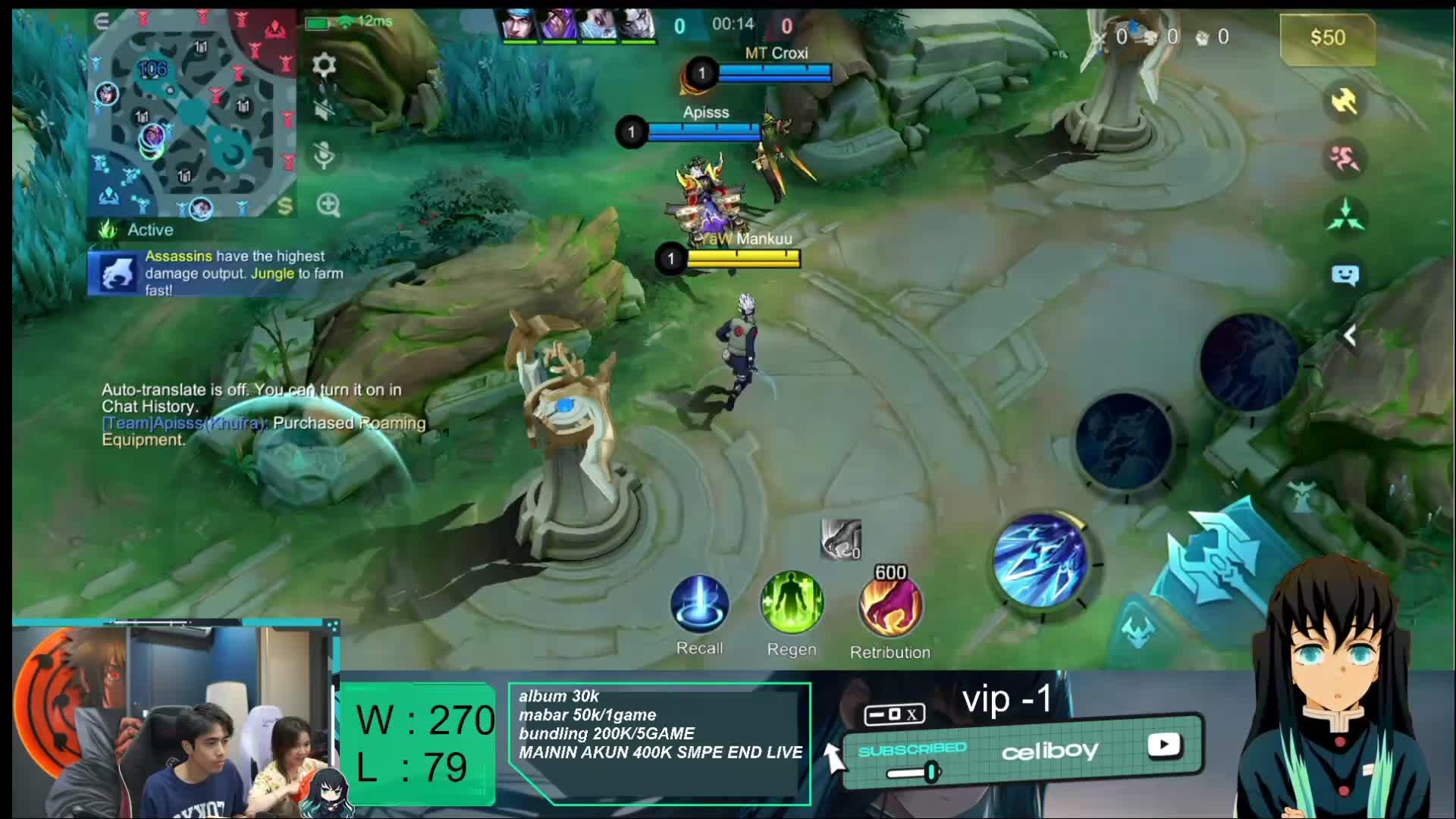Activate the lightning kunai skill
Viewport: 1456px width, 819px height.
[x=1040, y=560]
